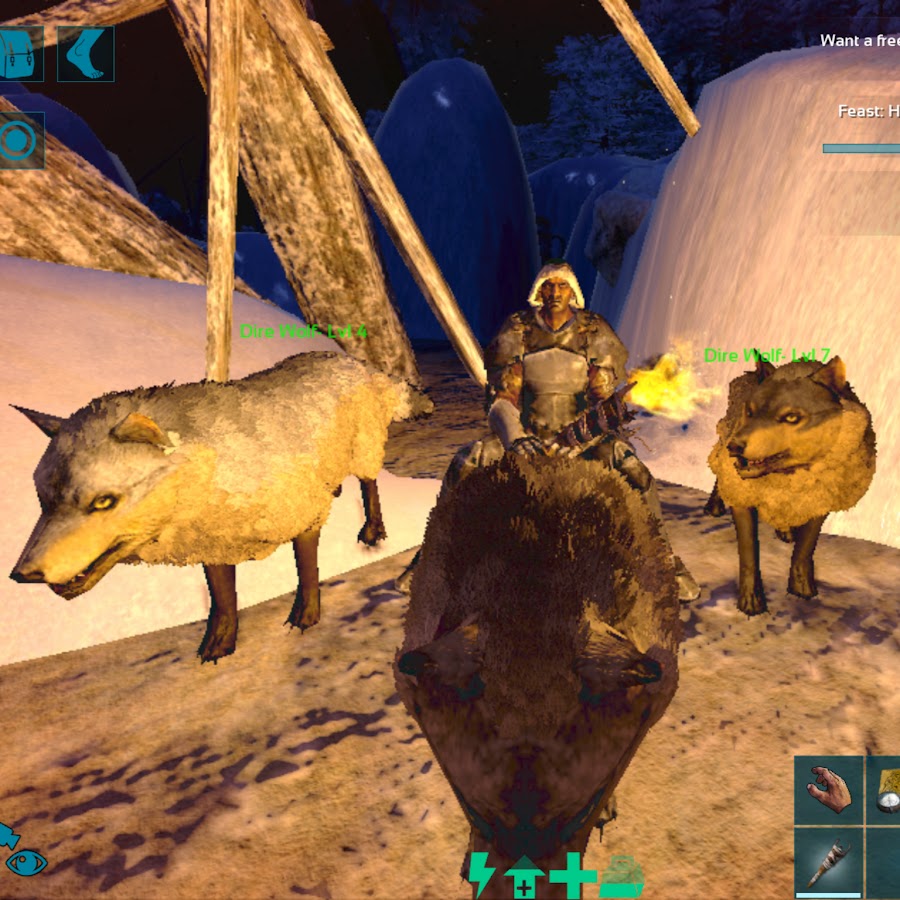This screenshot has height=900, width=900.
Task: Tap the green up-arrow plus icon
Action: (x=524, y=877)
